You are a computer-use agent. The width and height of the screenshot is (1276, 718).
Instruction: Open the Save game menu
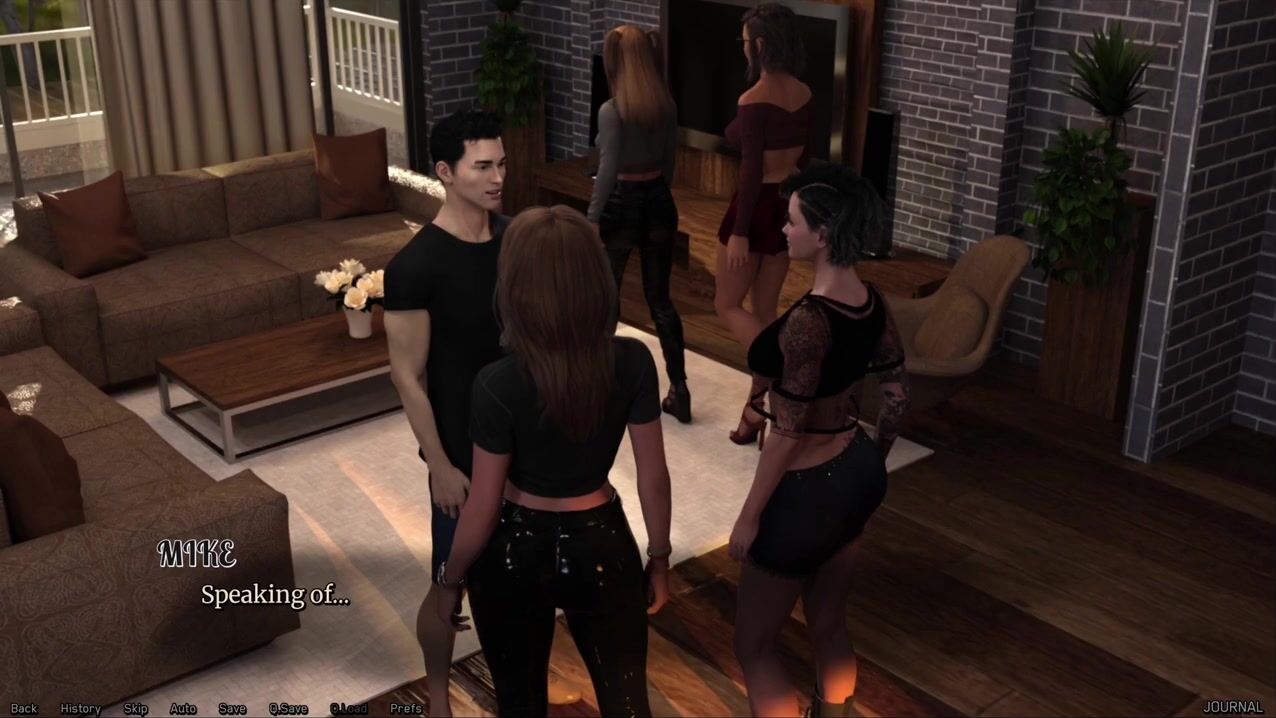(232, 708)
